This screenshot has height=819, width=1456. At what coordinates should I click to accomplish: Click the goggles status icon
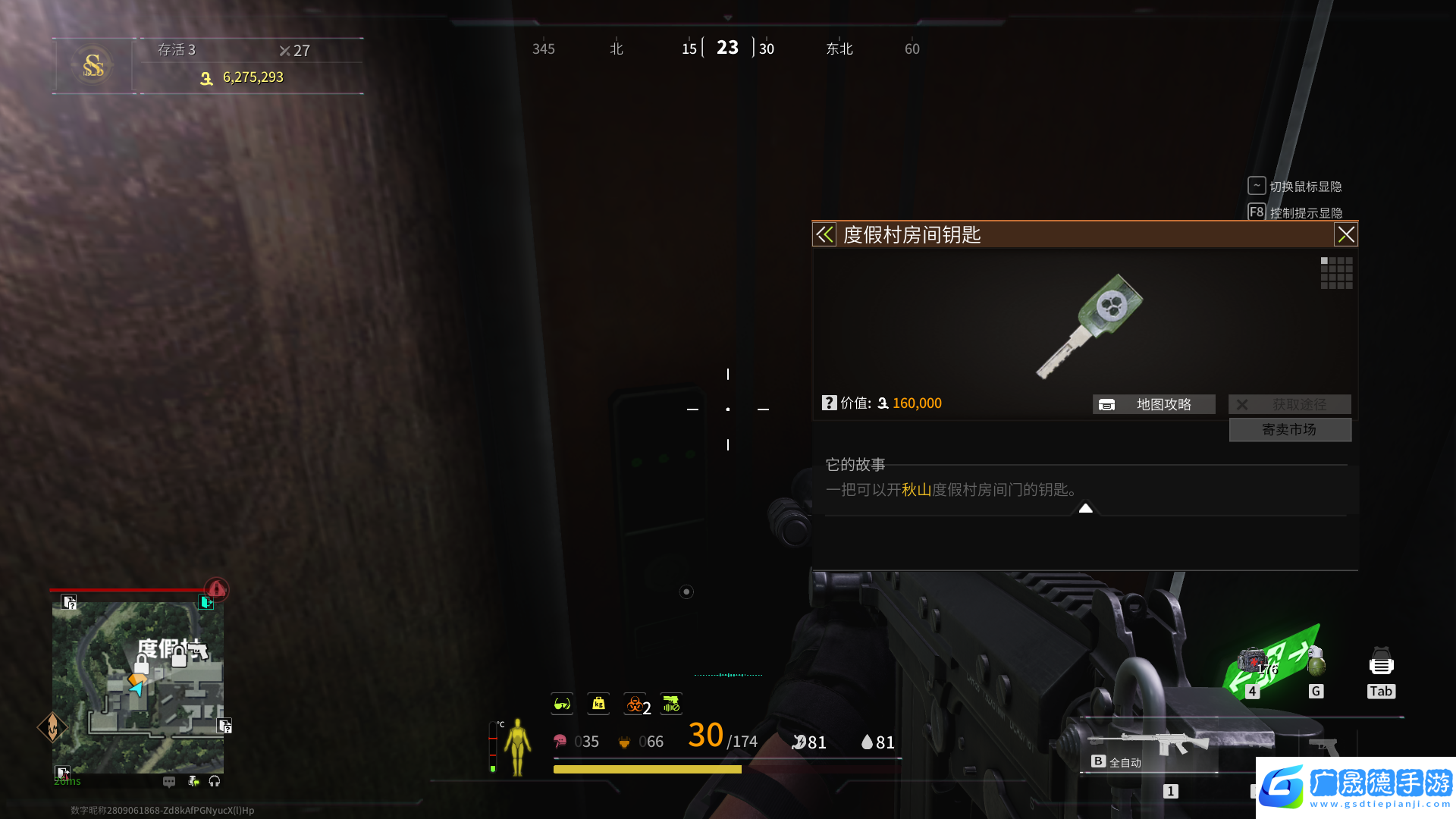pos(562,704)
